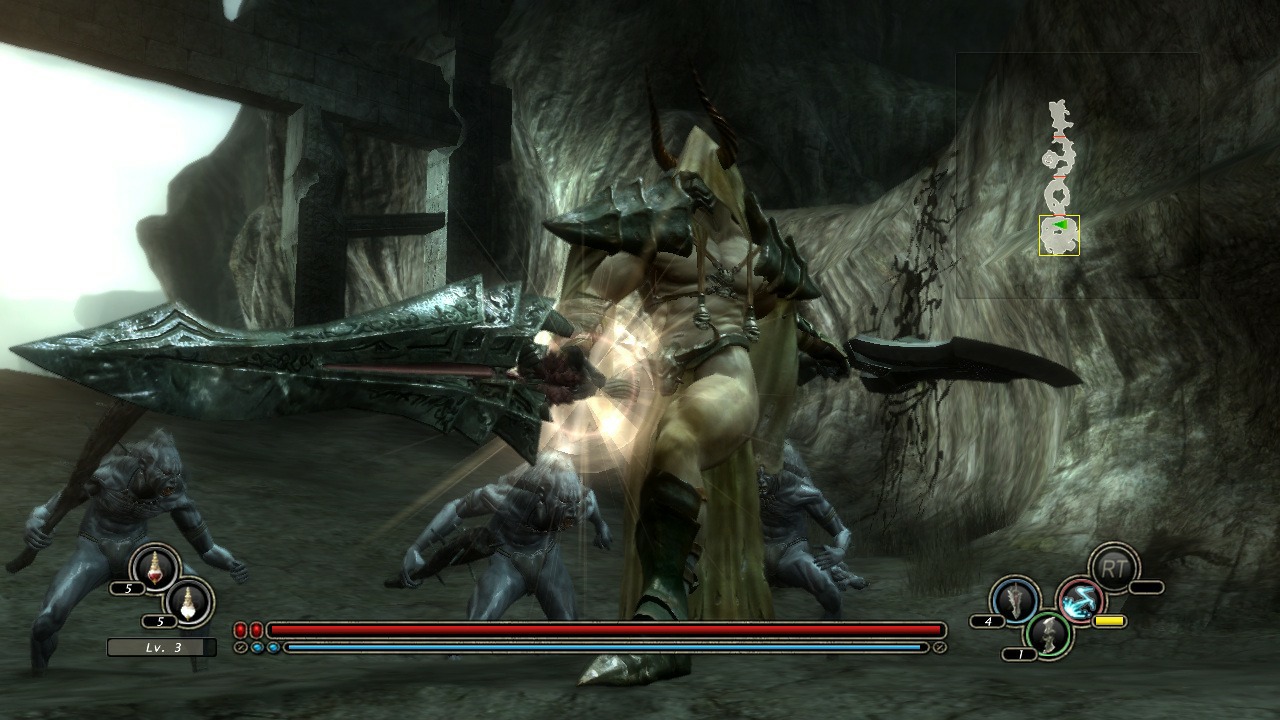Click the yellow-outlined current room on the minimap
Image resolution: width=1280 pixels, height=720 pixels.
pyautogui.click(x=1059, y=235)
